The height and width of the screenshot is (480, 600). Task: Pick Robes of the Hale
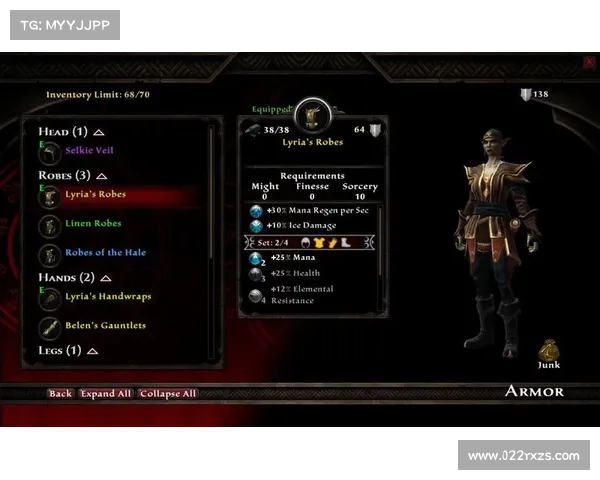tap(106, 252)
